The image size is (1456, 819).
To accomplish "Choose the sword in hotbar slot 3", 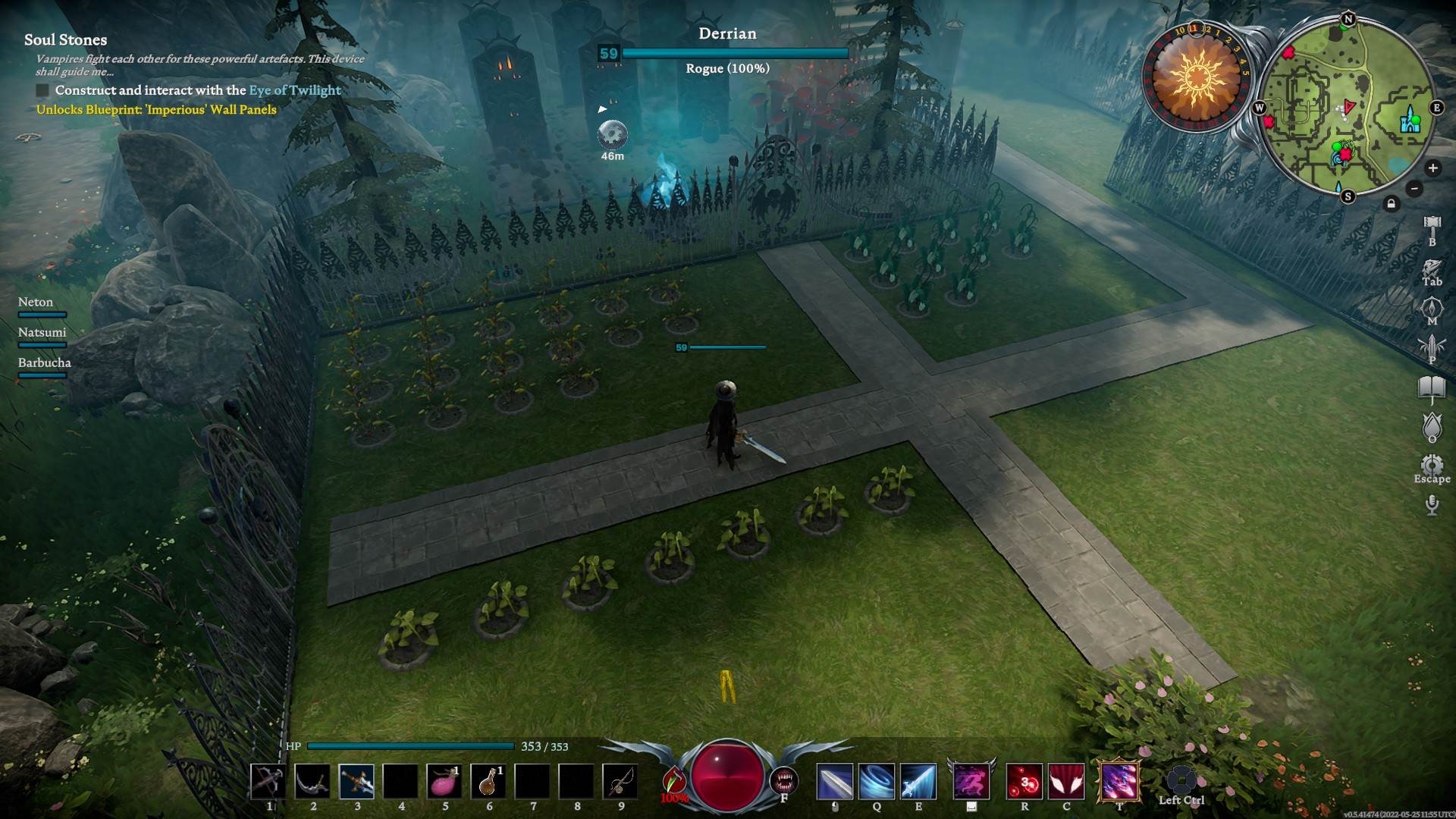I will coord(356,782).
